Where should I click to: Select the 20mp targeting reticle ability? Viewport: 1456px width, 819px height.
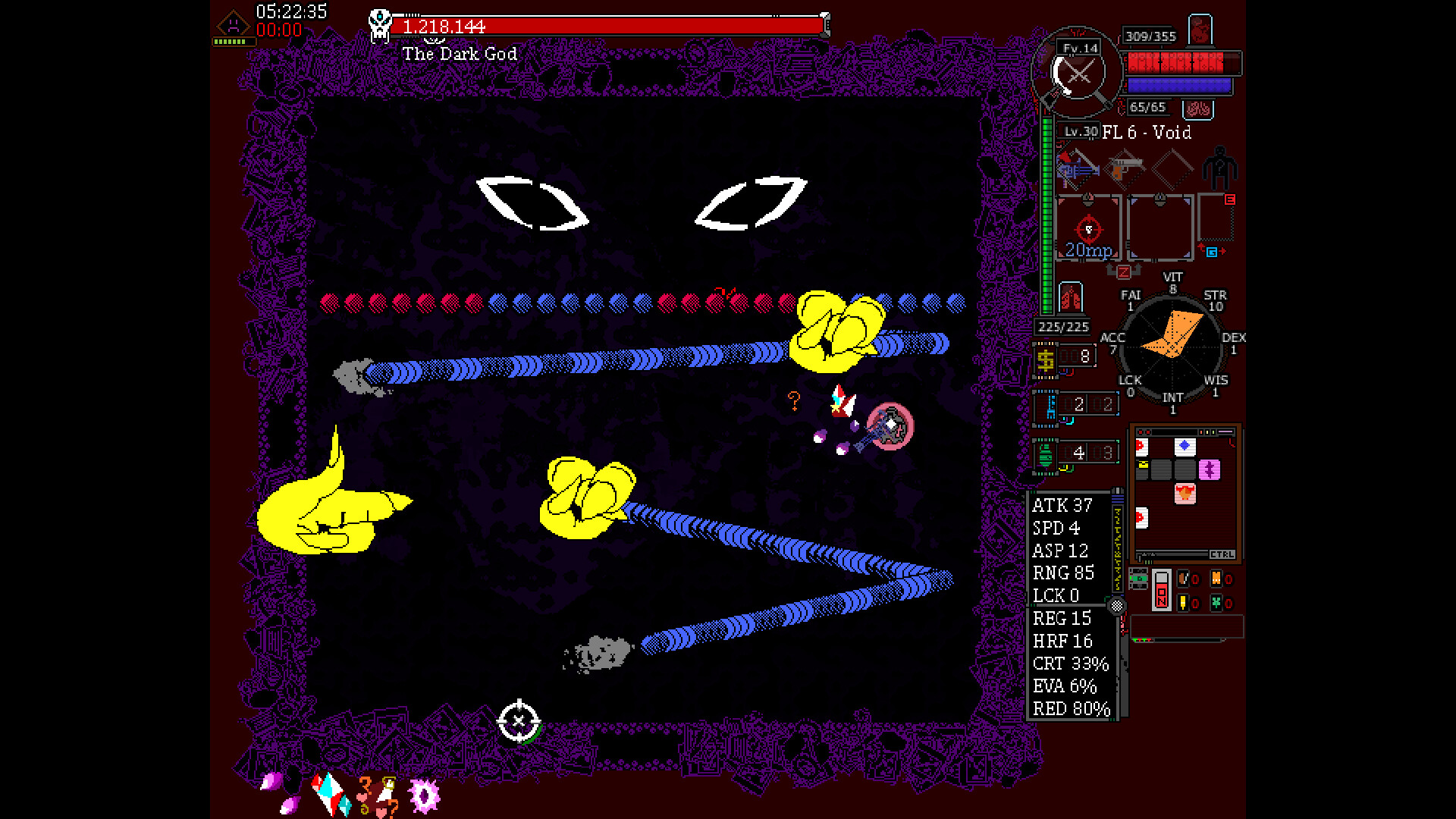pyautogui.click(x=1087, y=229)
